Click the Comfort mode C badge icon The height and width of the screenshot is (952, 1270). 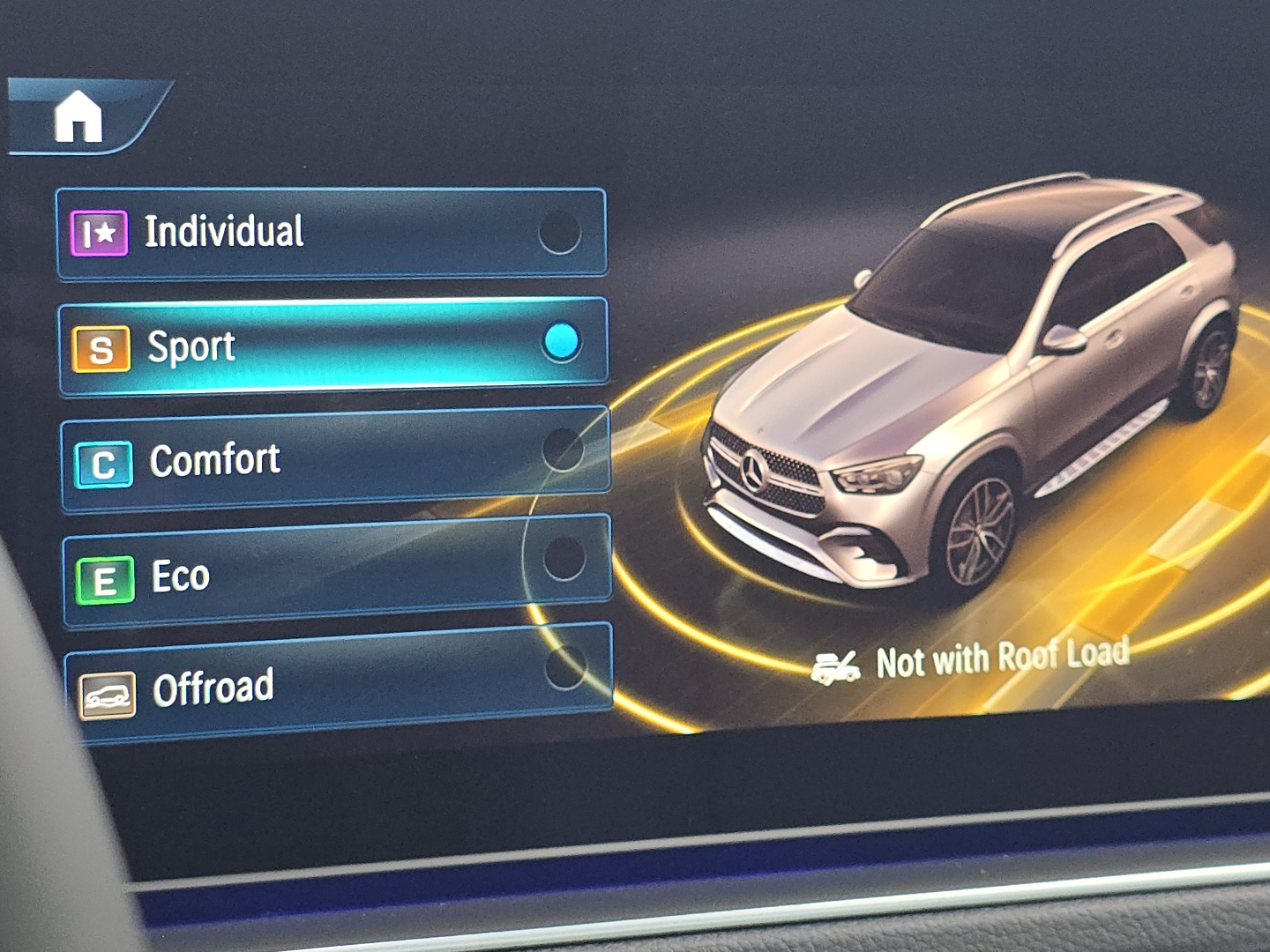point(104,462)
